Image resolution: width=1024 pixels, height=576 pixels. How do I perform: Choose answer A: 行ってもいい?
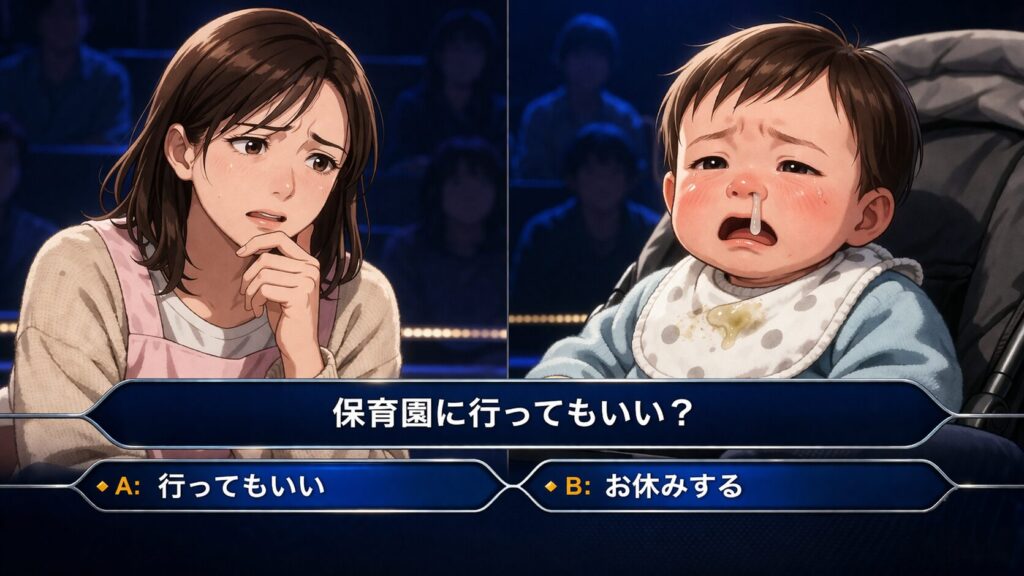[x=290, y=487]
